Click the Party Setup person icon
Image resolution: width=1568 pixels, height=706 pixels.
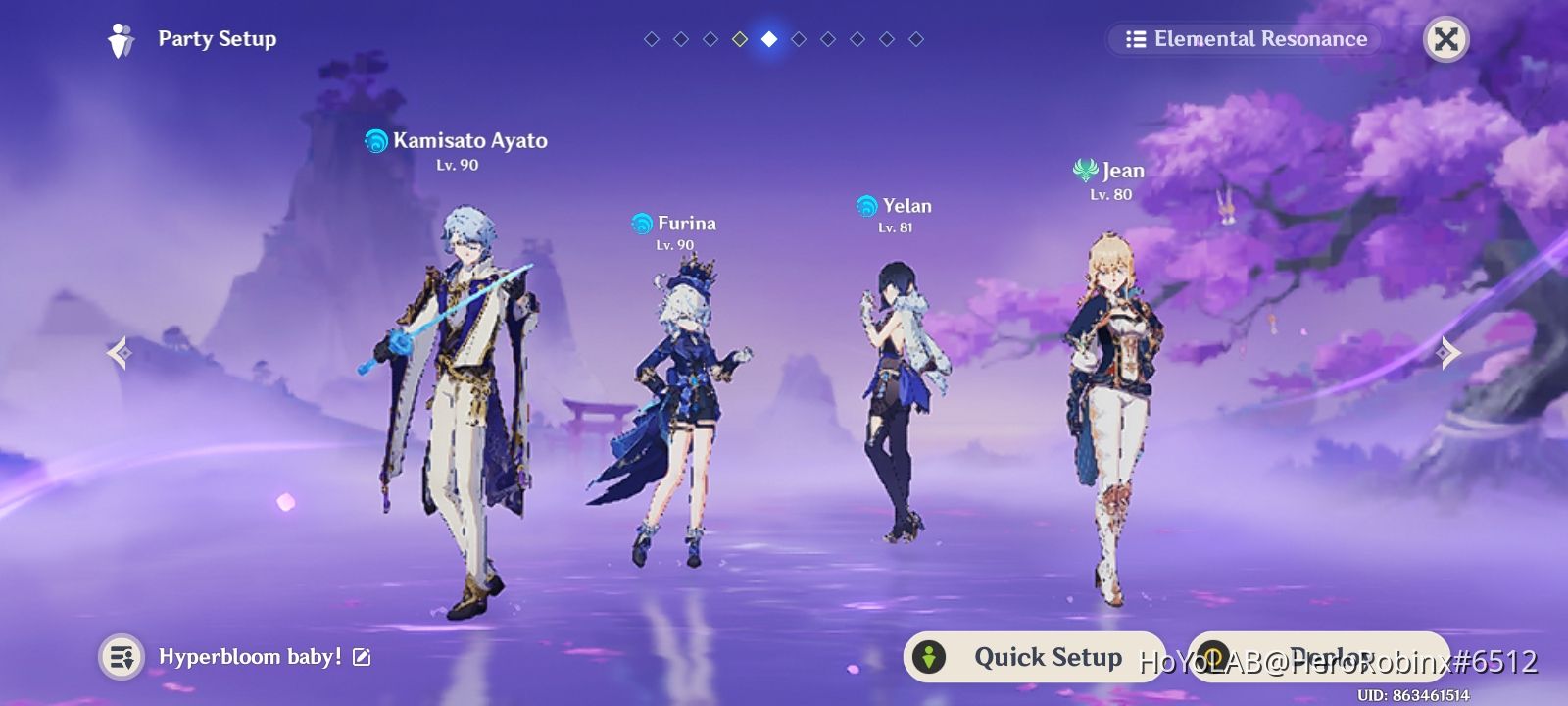pyautogui.click(x=119, y=39)
